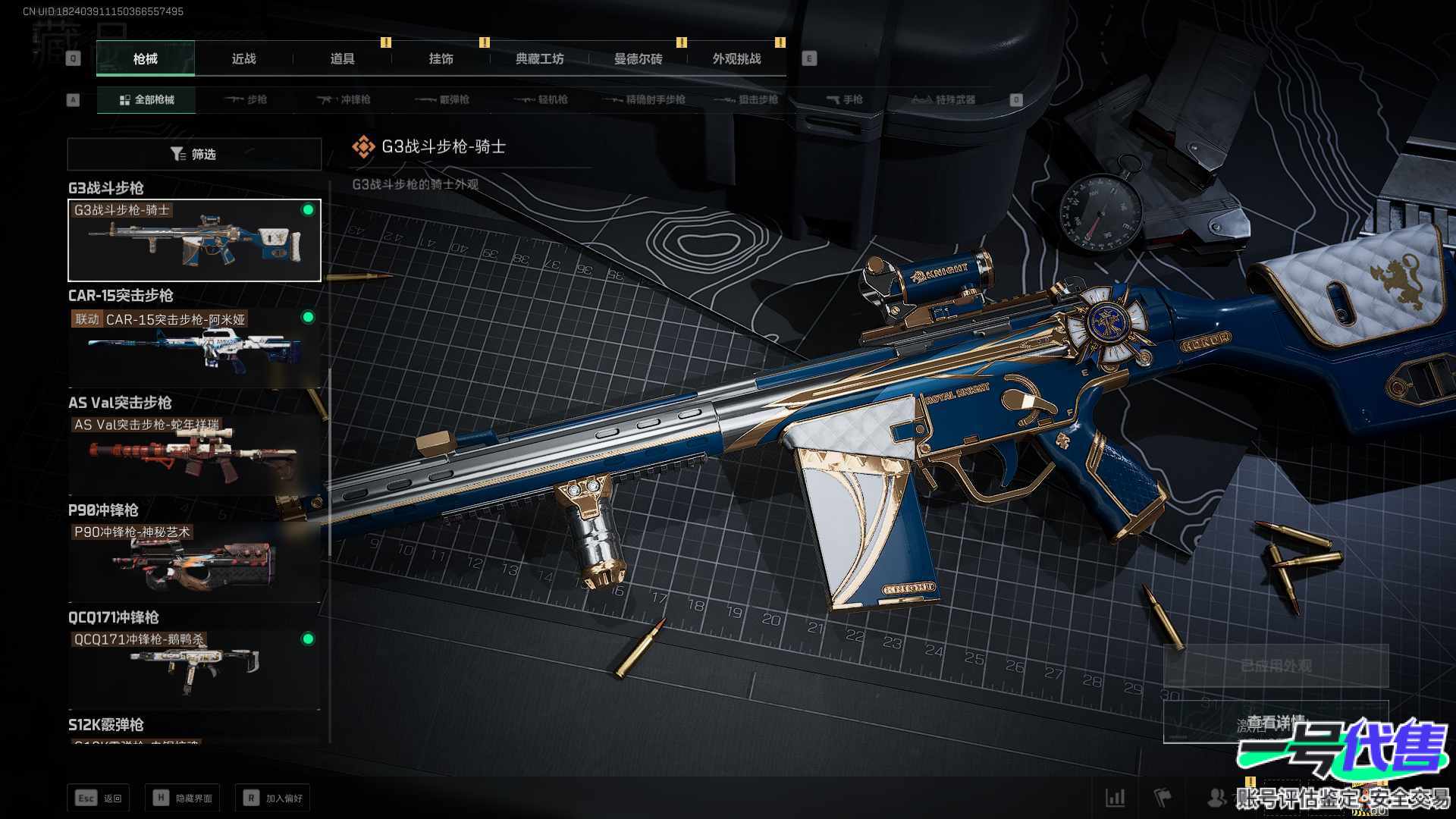Switch to the 枪械 firearms tab

(x=145, y=58)
